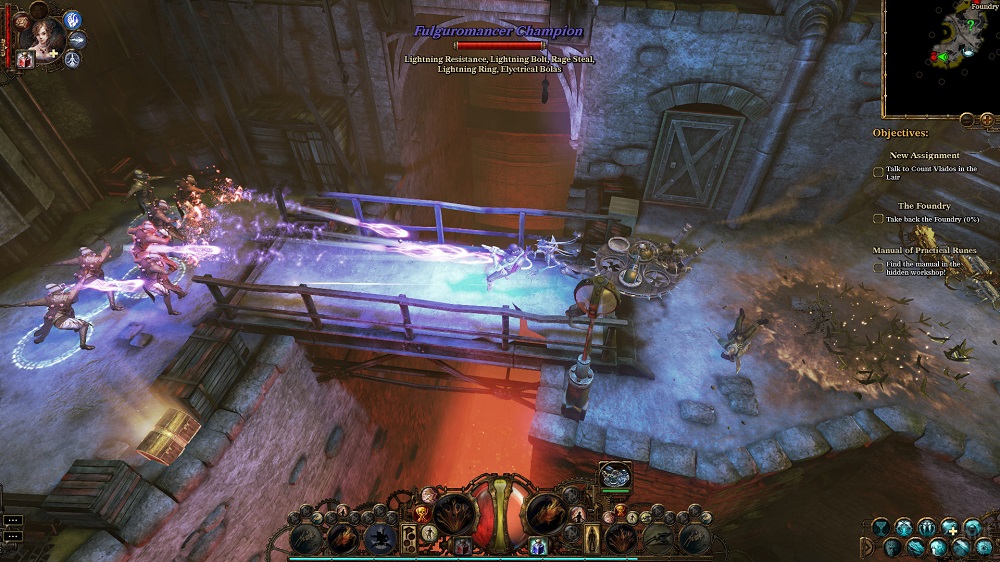Select the blue hand companion behavior icon

coord(72,20)
